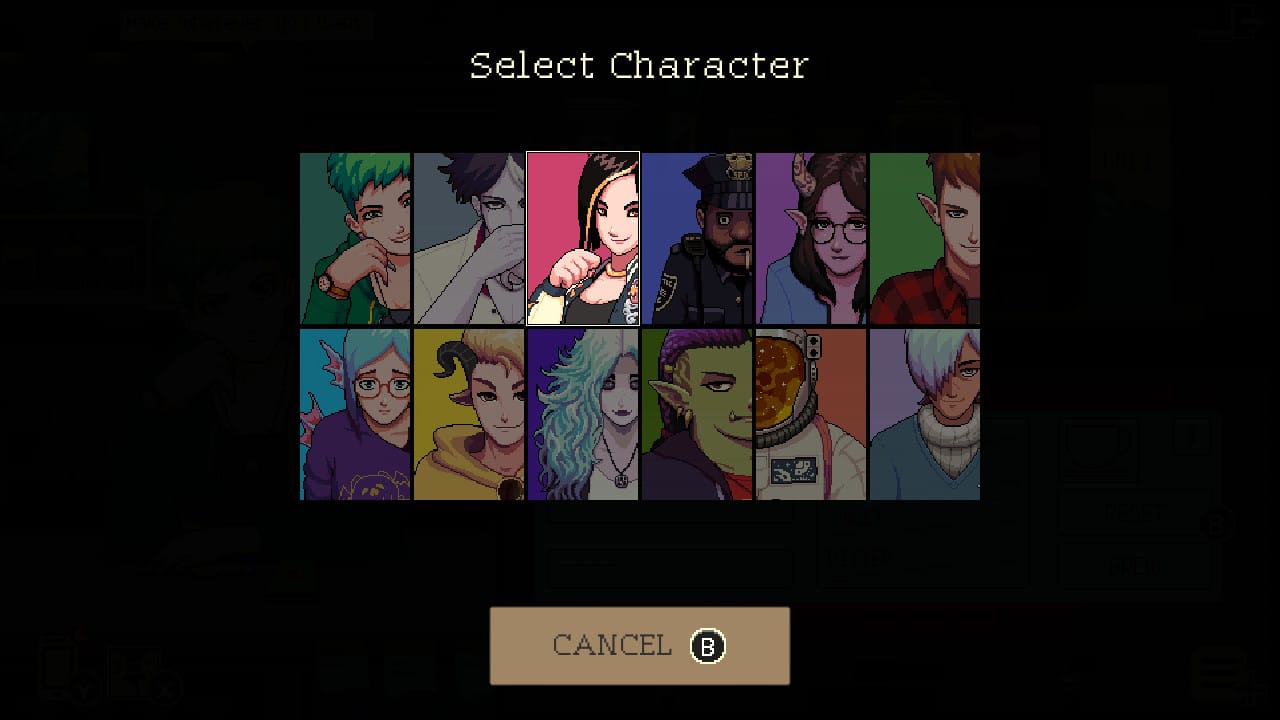
Task: Pick the blue-haired character in purple hoodie
Action: point(355,414)
